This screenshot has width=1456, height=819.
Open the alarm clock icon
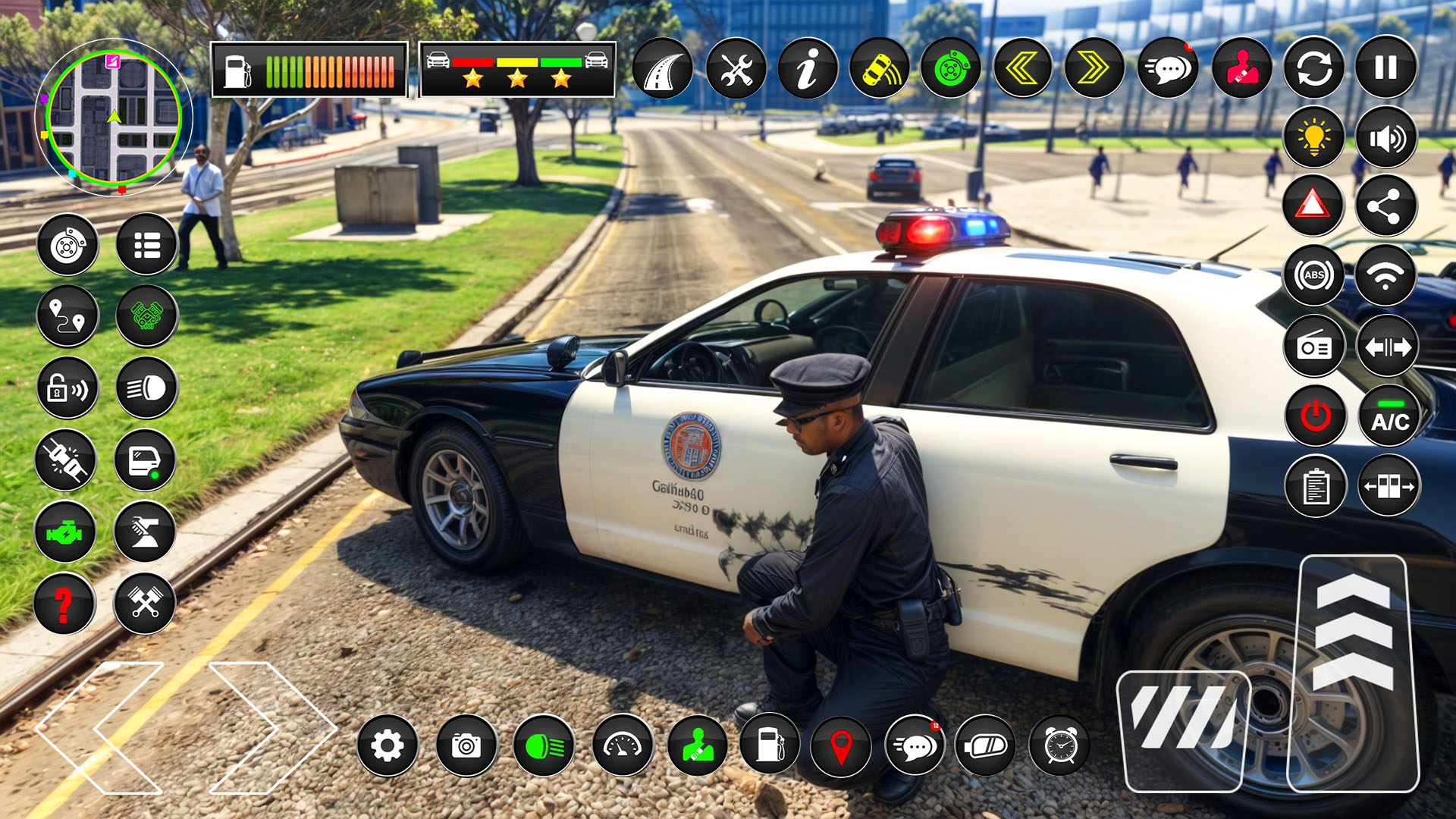pos(1060,746)
